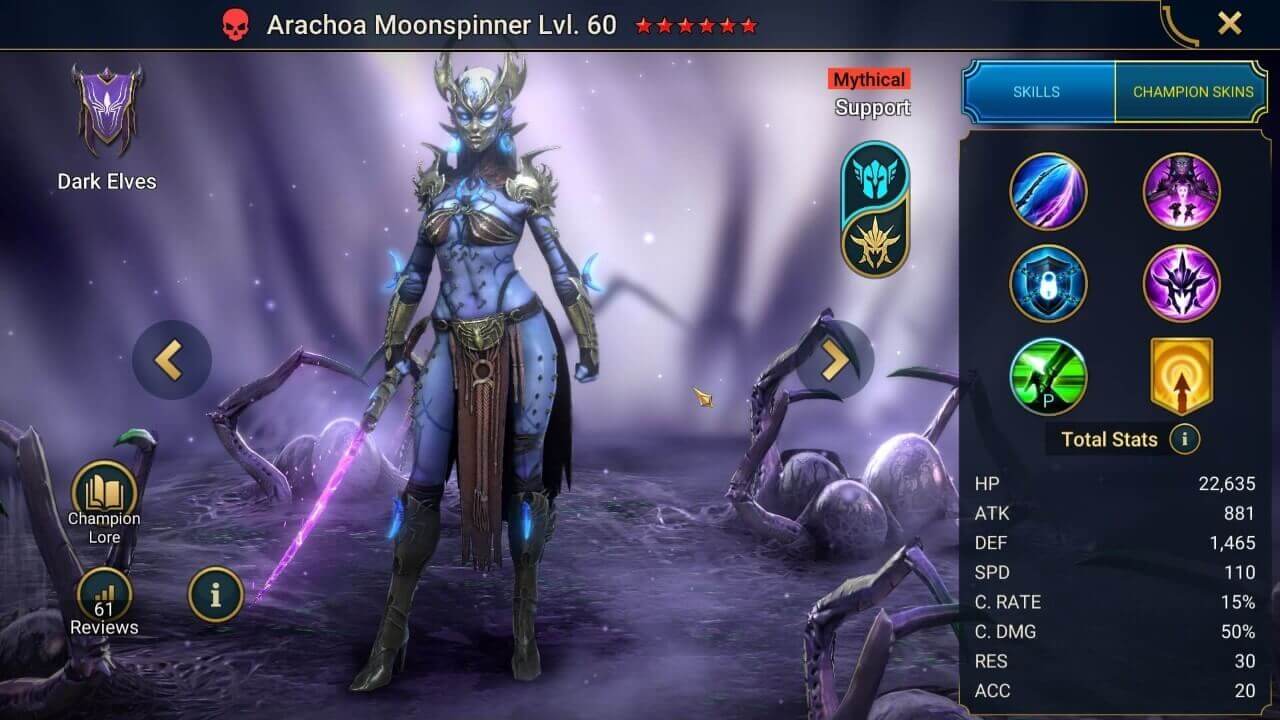1280x720 pixels.
Task: Select the first attack skill icon
Action: [1048, 192]
